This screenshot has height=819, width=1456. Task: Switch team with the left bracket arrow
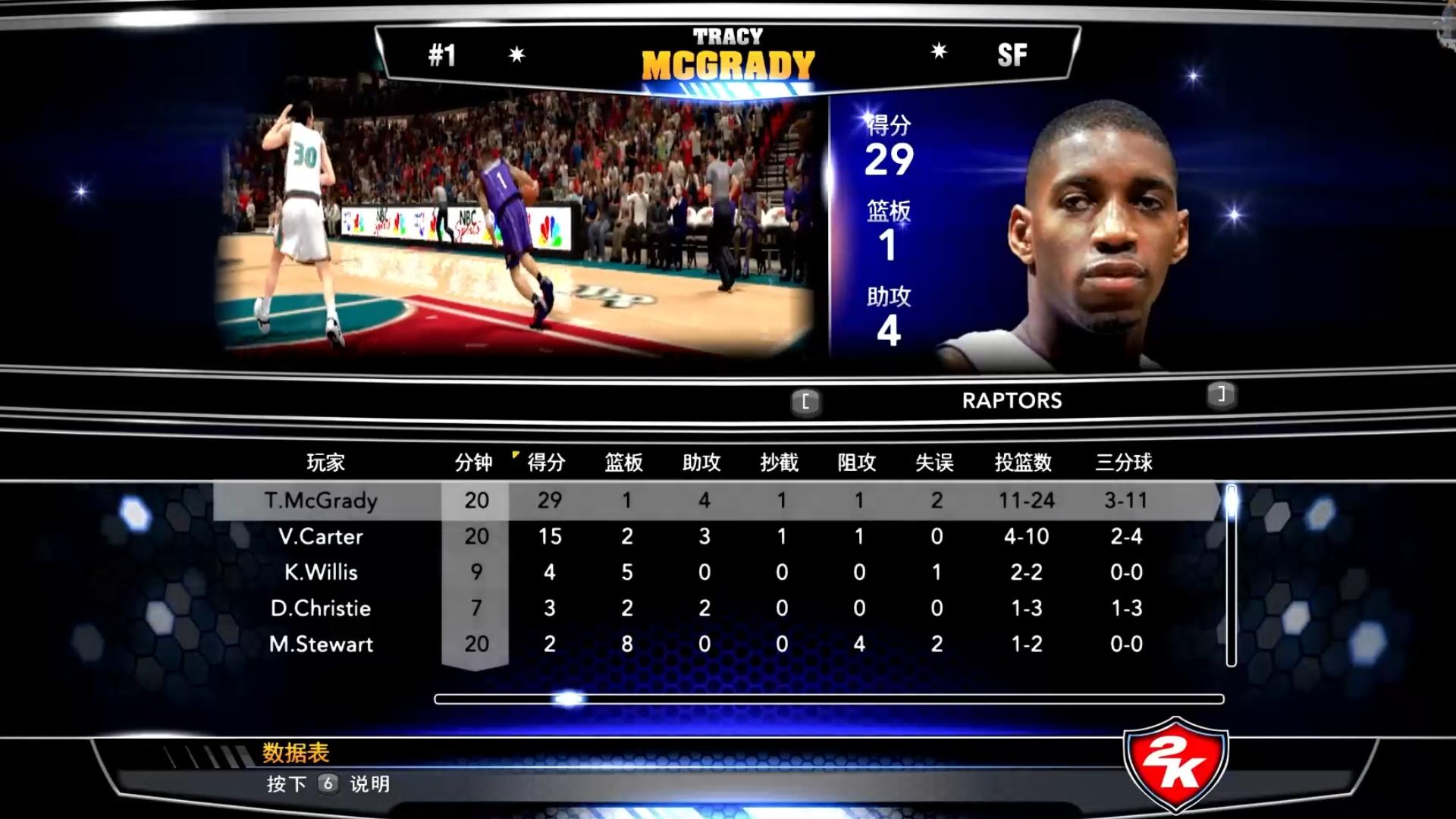click(805, 401)
